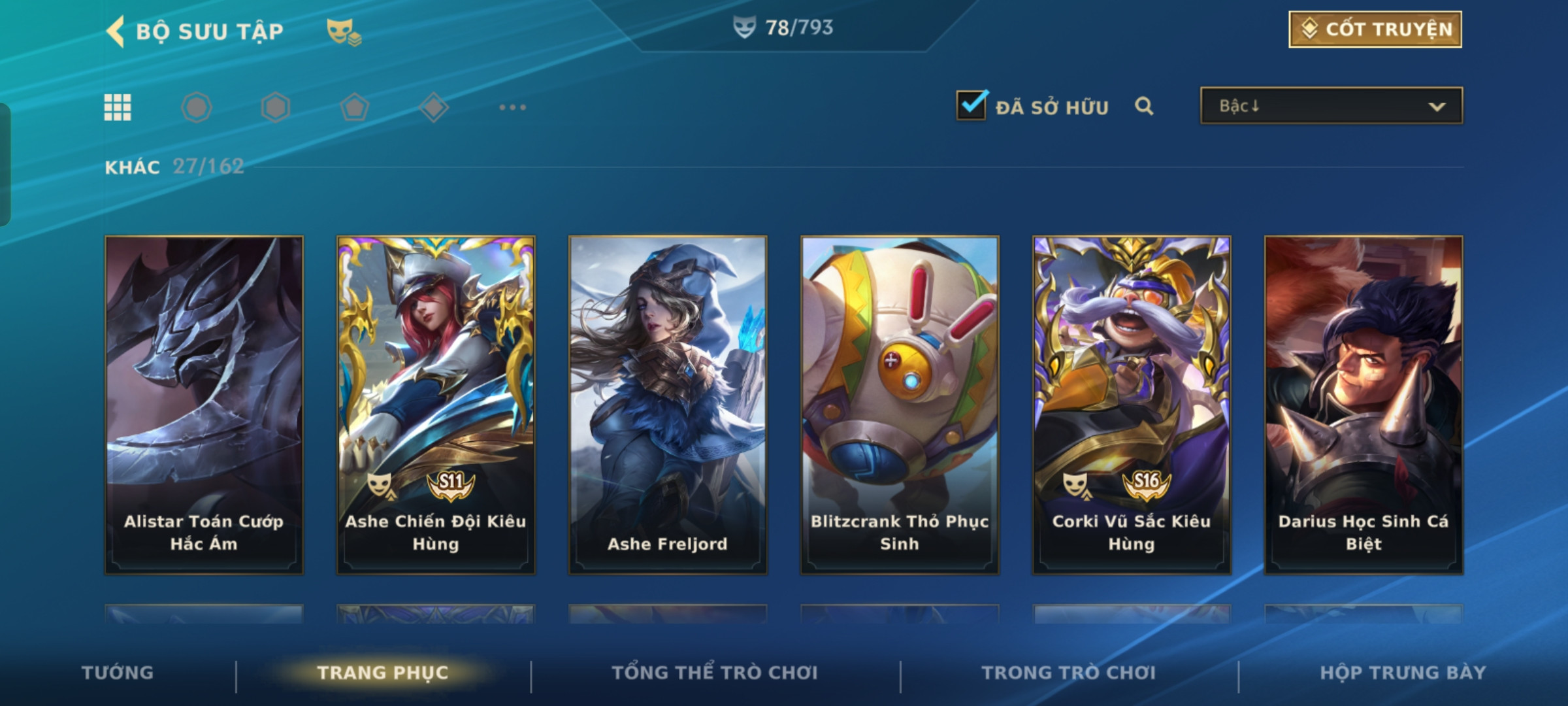1568x706 pixels.
Task: Choose the diamond-shaped rarity filter
Action: click(x=433, y=107)
